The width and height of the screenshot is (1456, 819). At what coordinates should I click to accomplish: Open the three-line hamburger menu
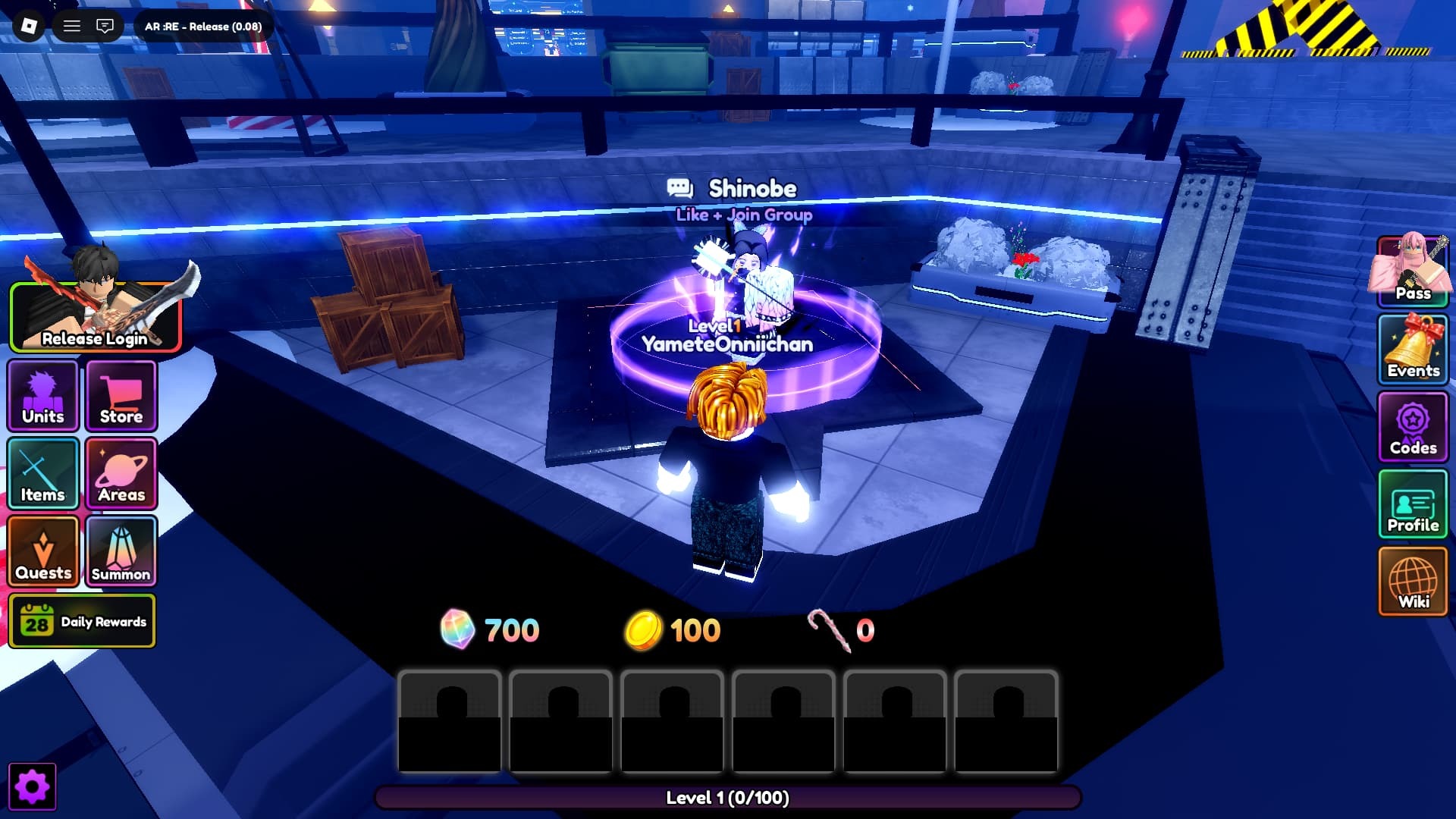[72, 27]
